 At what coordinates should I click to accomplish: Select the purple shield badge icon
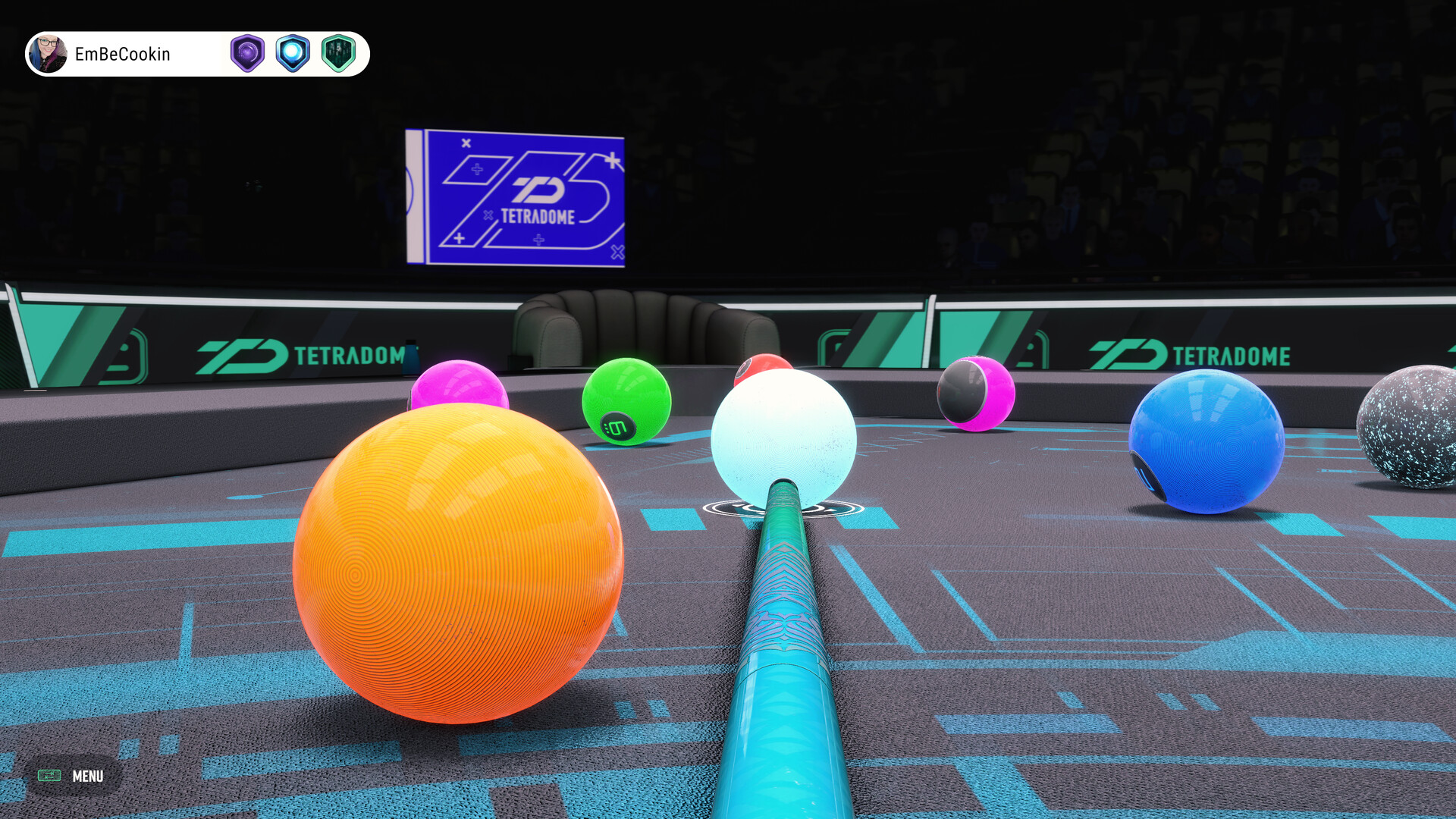(x=247, y=54)
